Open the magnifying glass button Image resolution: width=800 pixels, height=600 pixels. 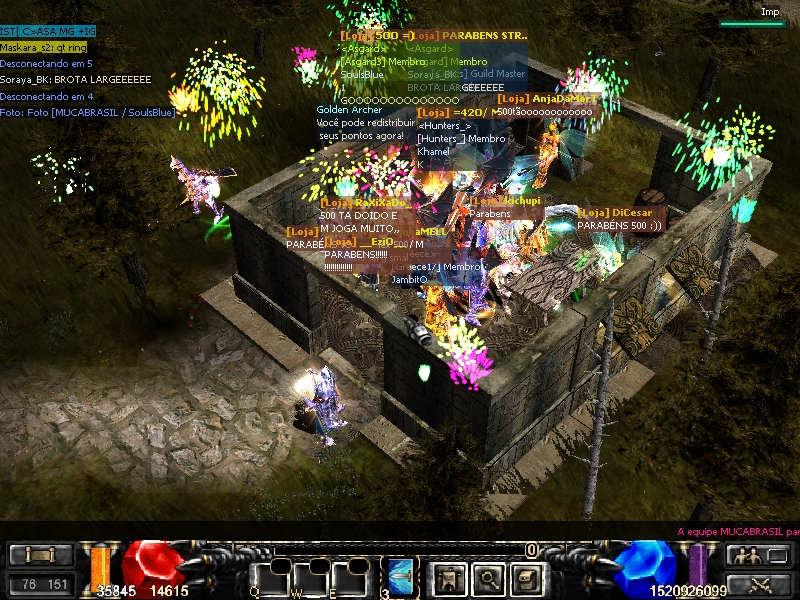[487, 577]
